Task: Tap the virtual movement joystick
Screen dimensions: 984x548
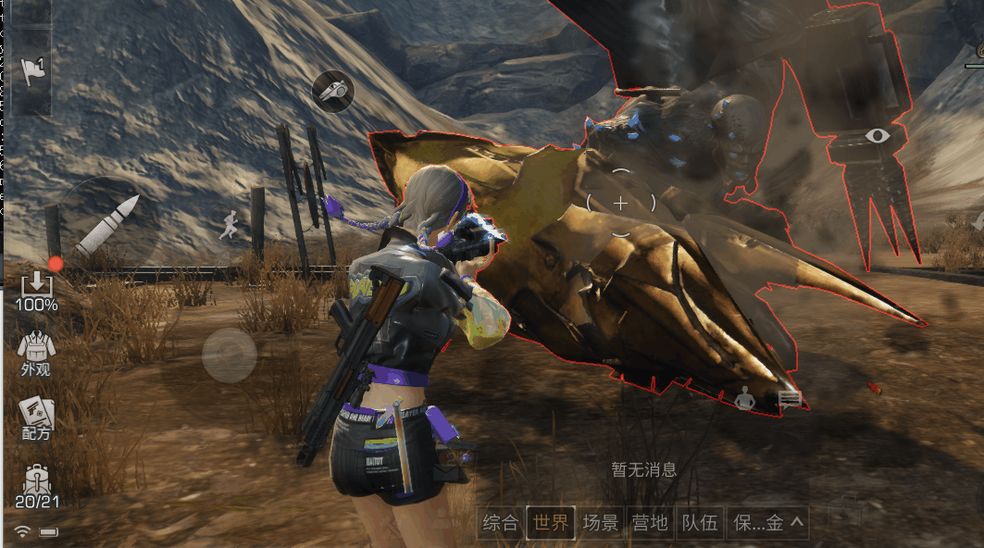Action: coord(230,355)
